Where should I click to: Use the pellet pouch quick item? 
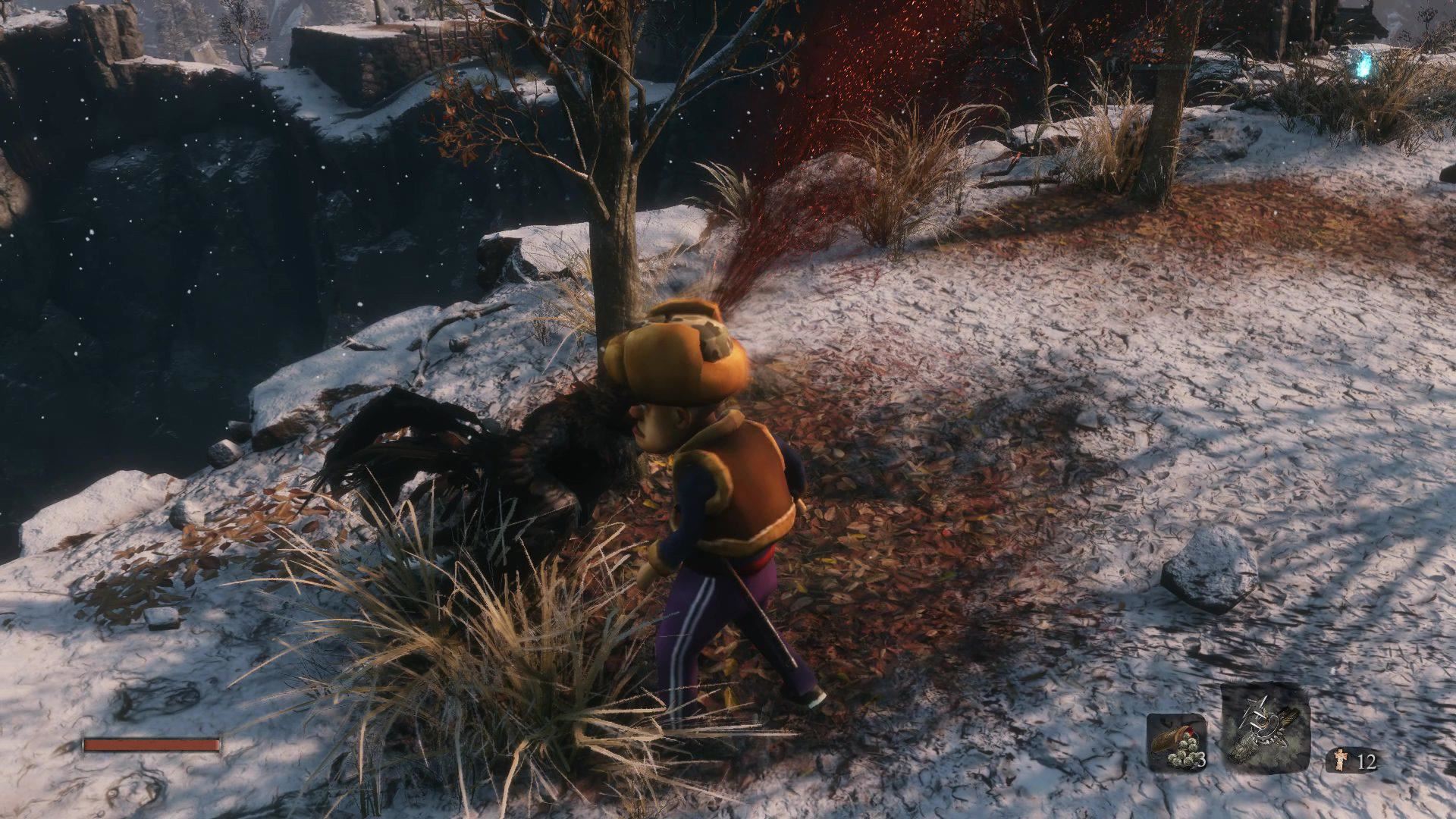(x=1176, y=743)
